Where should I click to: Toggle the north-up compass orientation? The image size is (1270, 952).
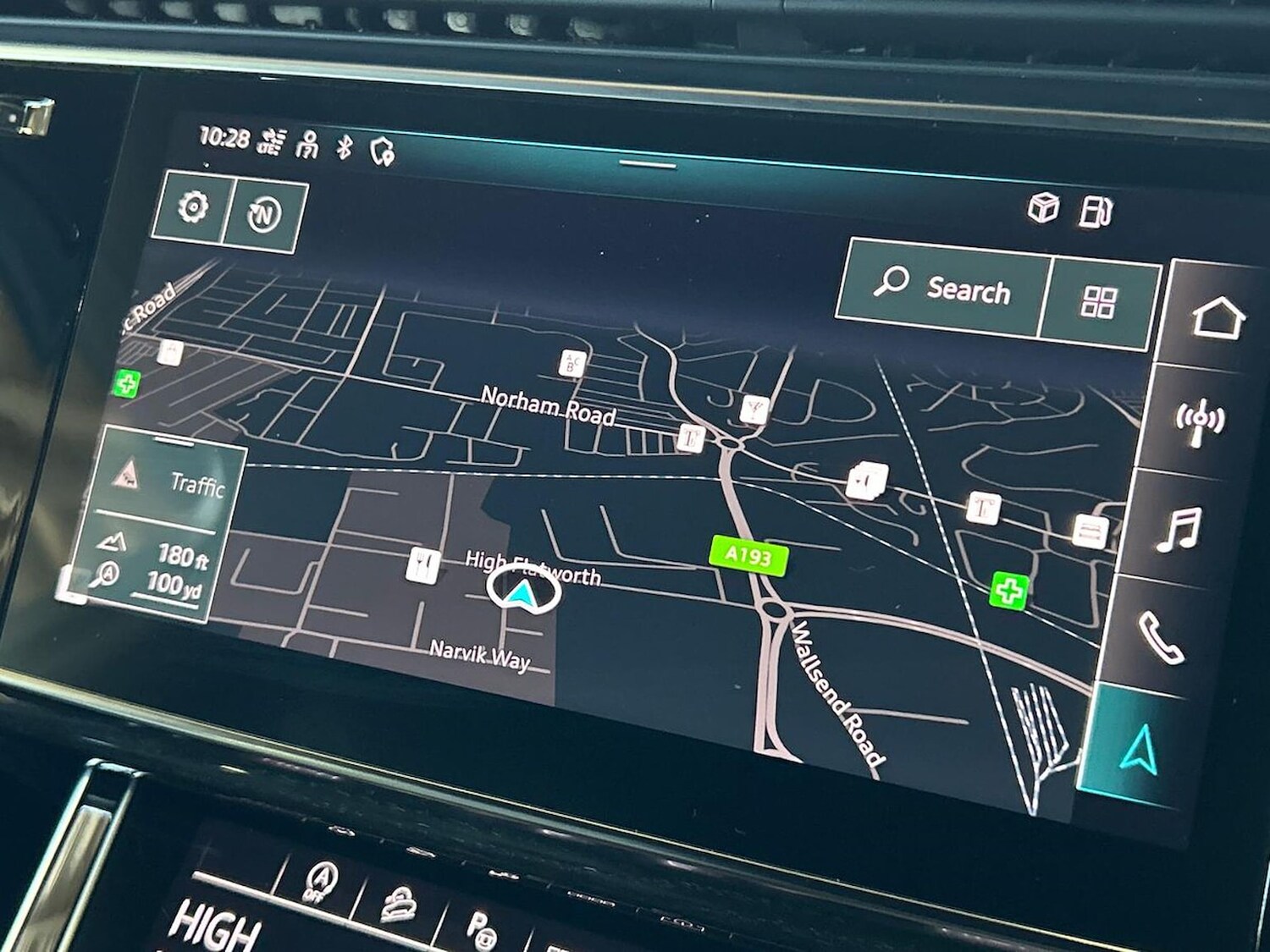[263, 216]
